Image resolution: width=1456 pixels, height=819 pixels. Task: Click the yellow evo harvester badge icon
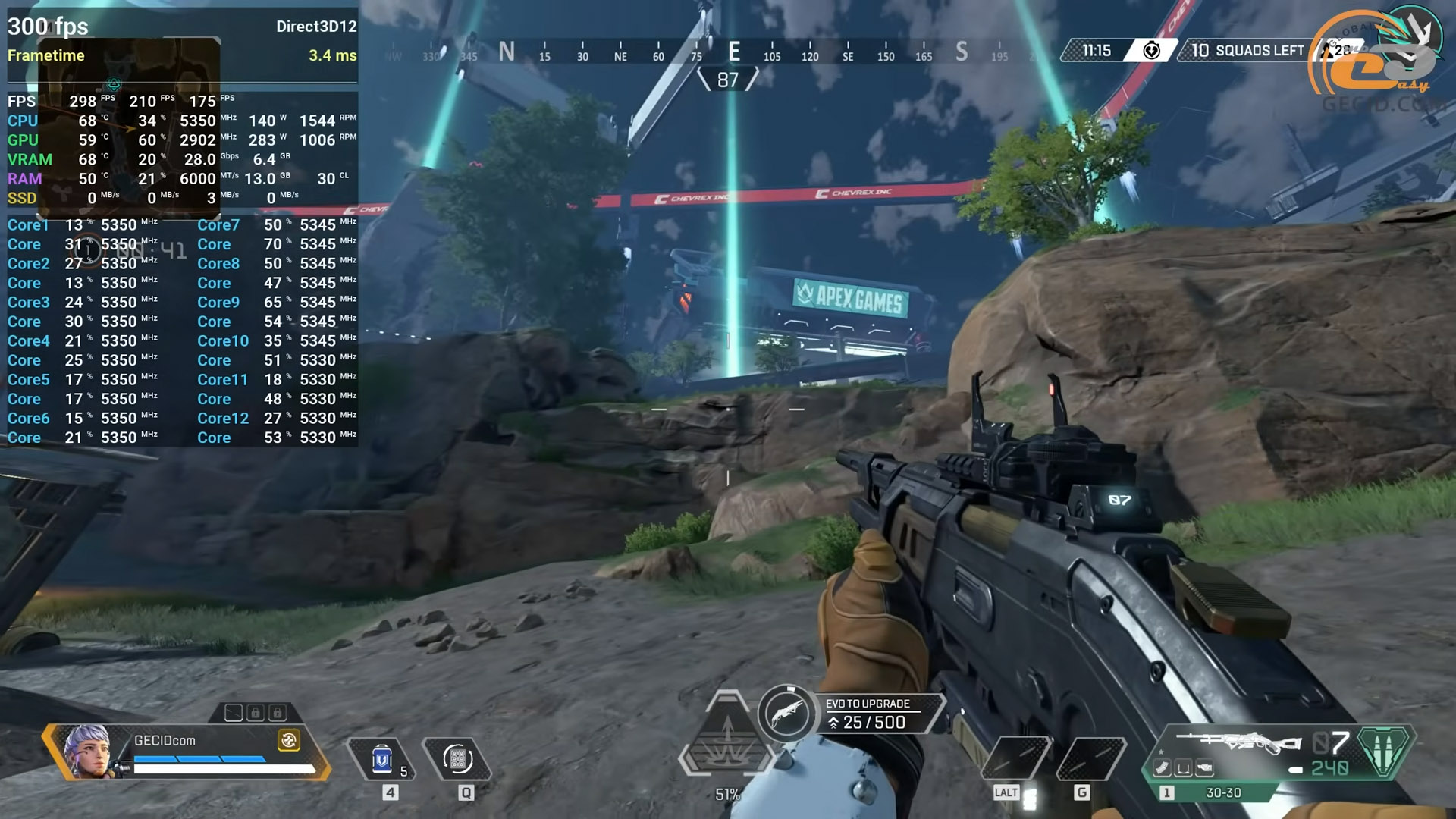coord(289,741)
